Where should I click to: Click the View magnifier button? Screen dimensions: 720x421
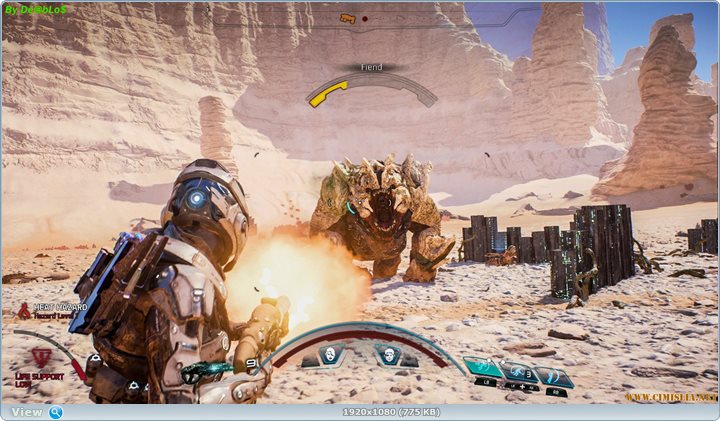click(56, 412)
